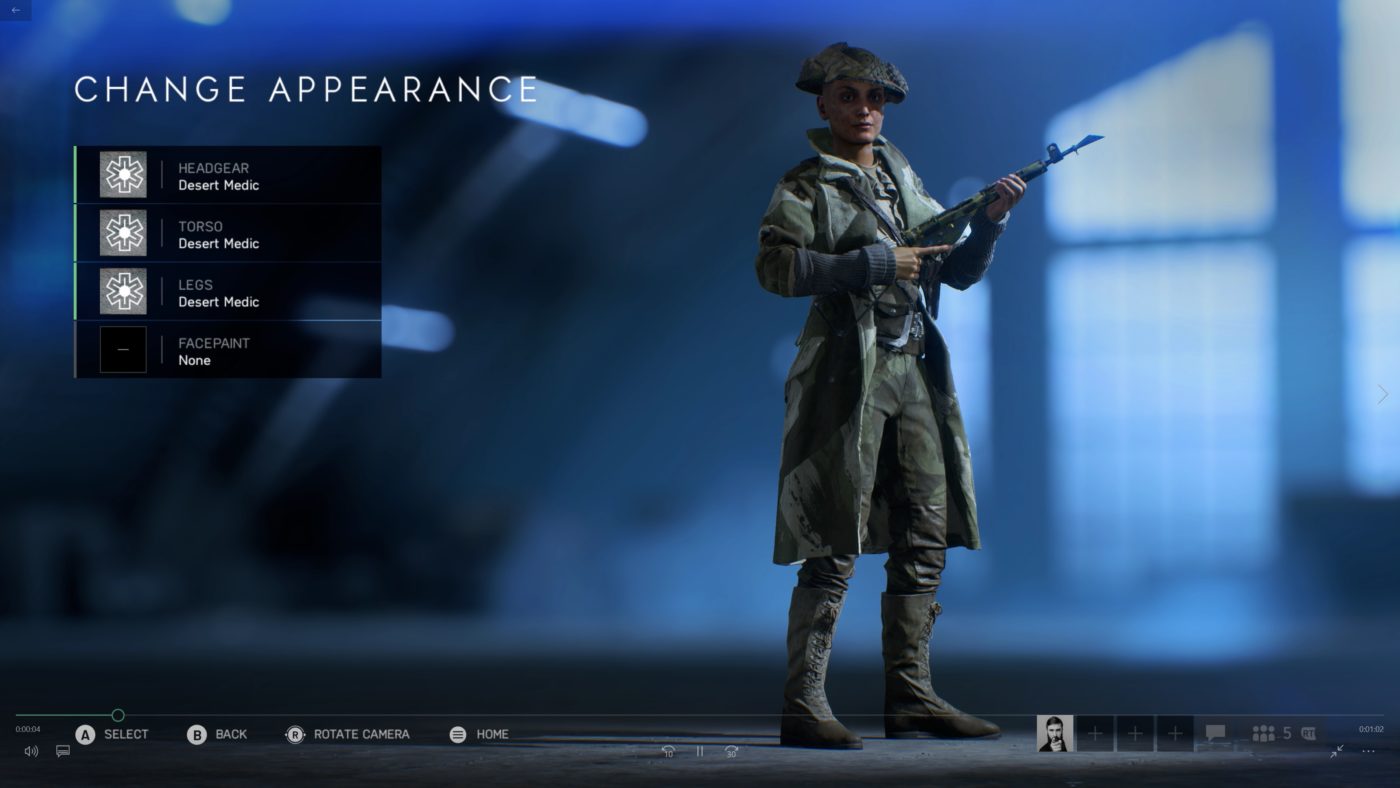
Task: Rewind playback 10 seconds
Action: (668, 750)
